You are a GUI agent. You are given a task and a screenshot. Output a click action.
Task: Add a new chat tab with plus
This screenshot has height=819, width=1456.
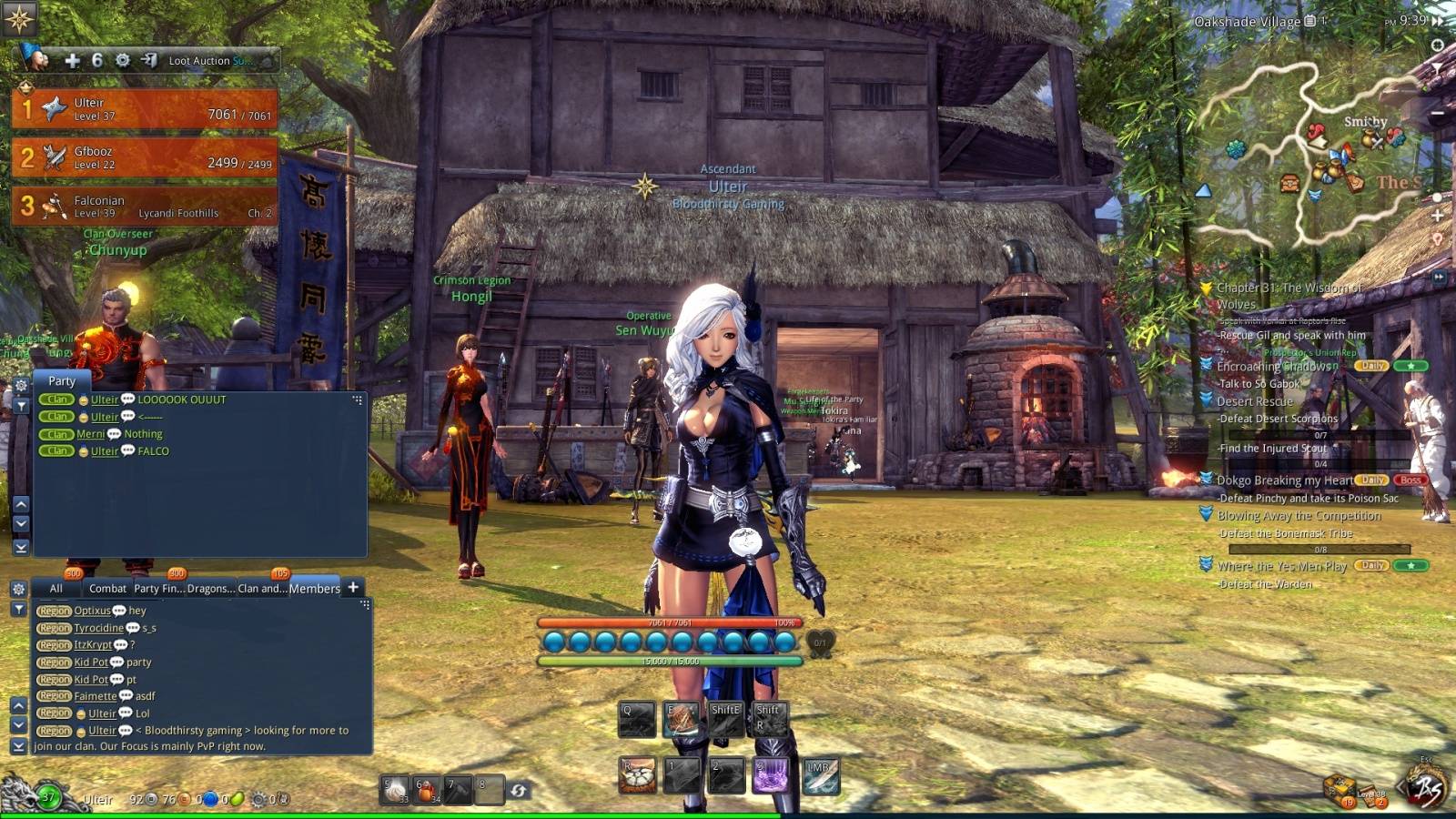click(354, 588)
